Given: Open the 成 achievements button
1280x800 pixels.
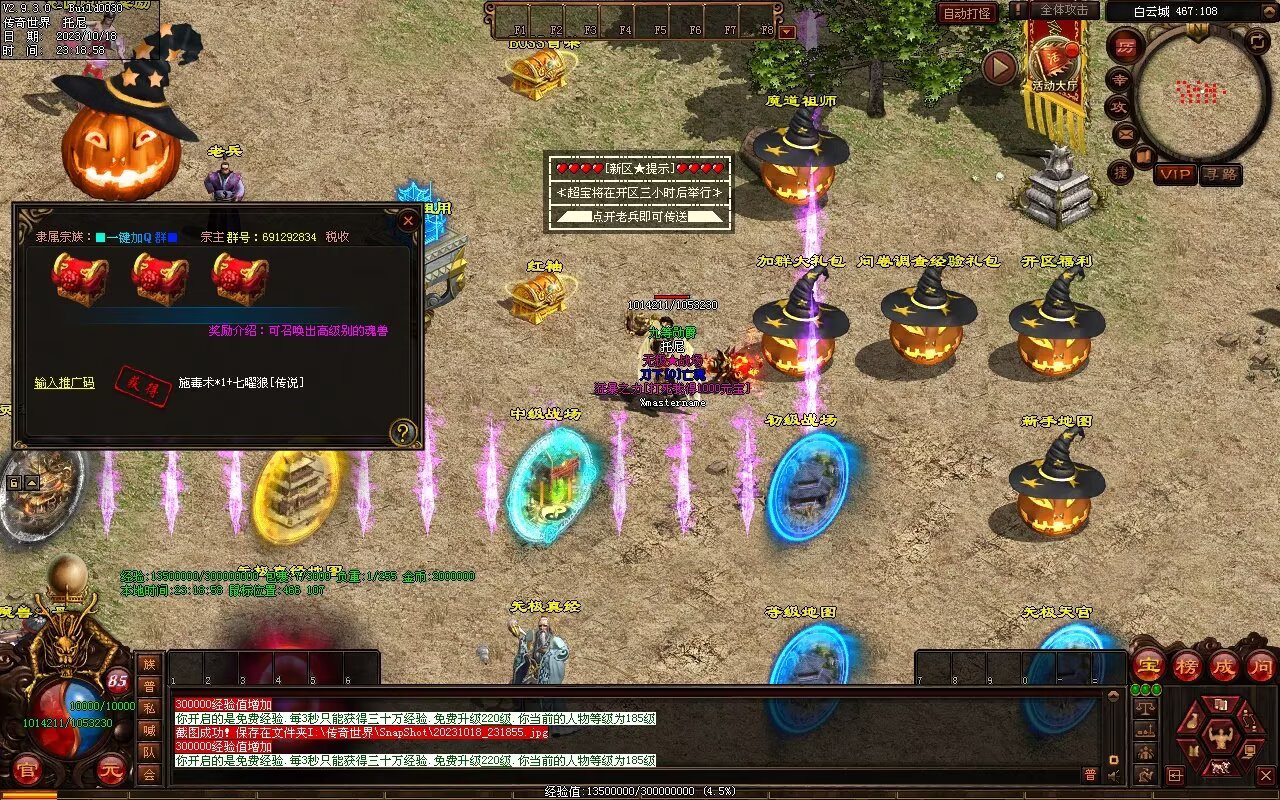Looking at the screenshot, I should coord(1224,665).
